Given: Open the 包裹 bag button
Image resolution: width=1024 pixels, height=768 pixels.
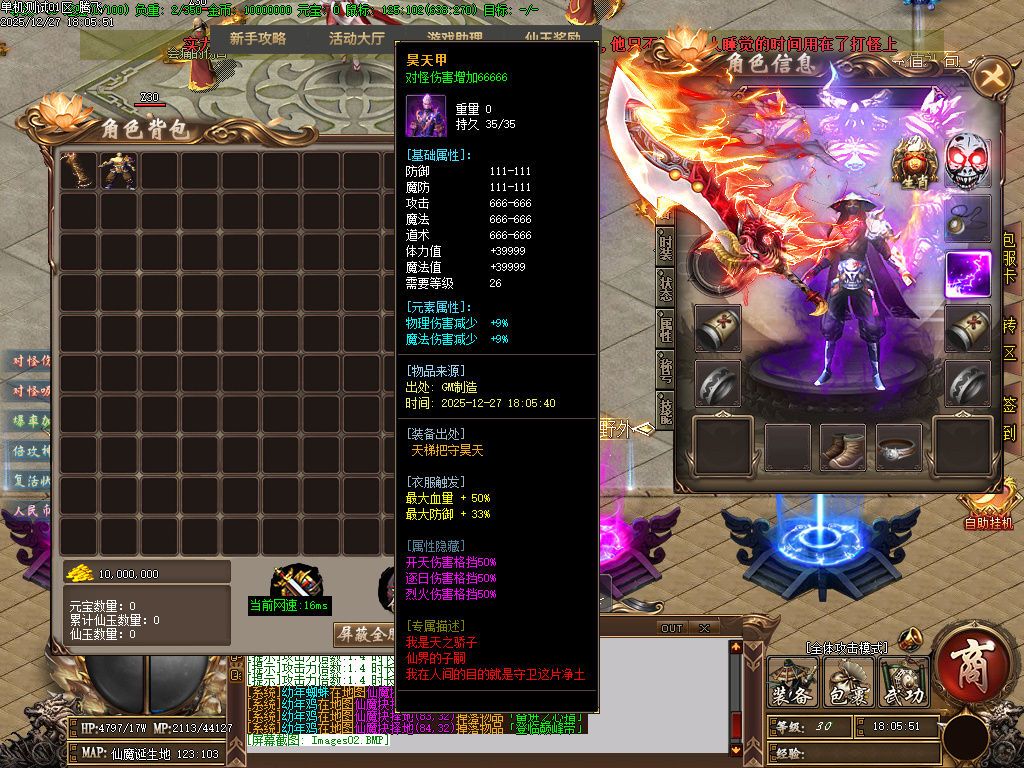Looking at the screenshot, I should tap(847, 682).
